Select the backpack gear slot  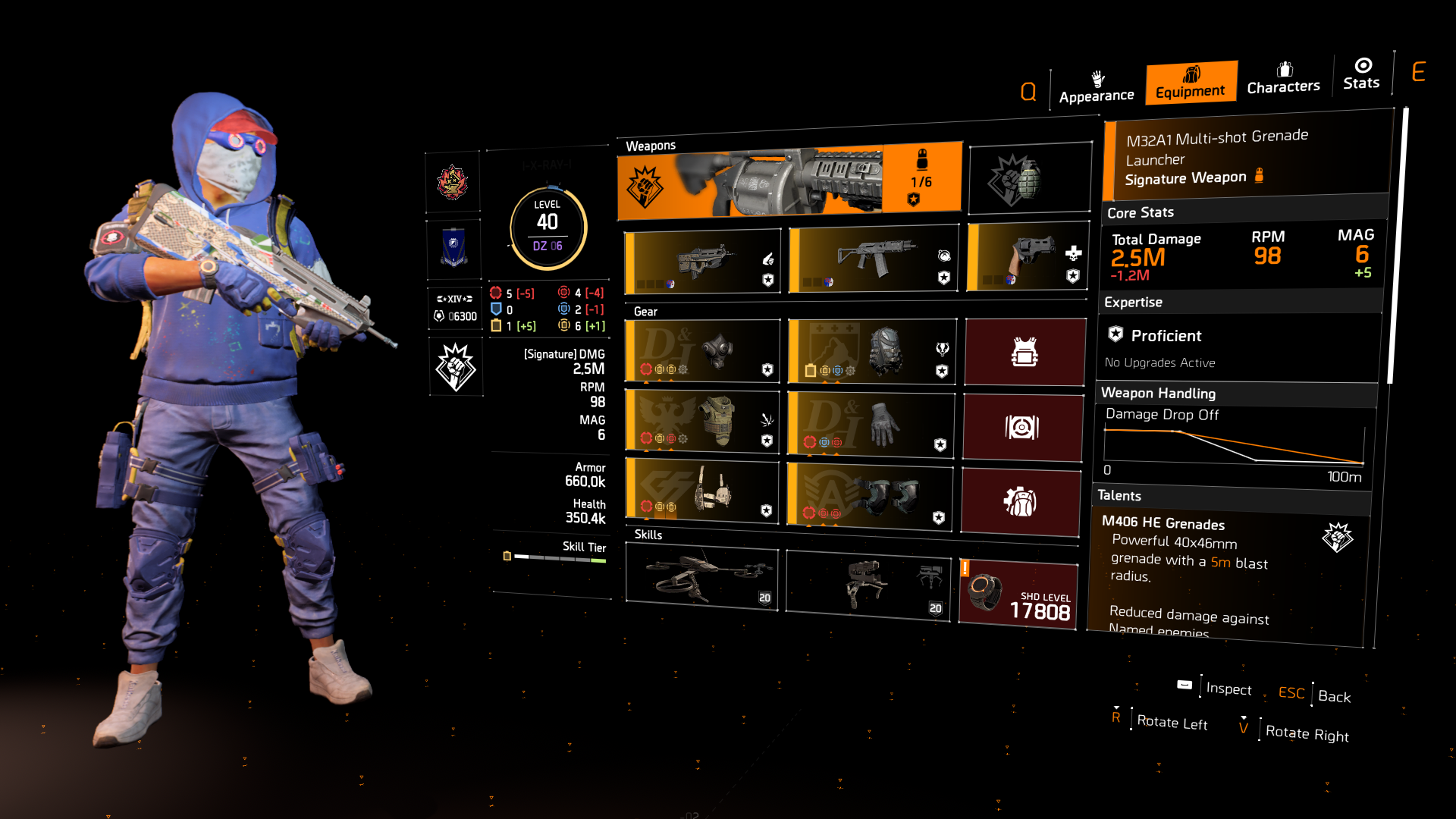[x=871, y=351]
